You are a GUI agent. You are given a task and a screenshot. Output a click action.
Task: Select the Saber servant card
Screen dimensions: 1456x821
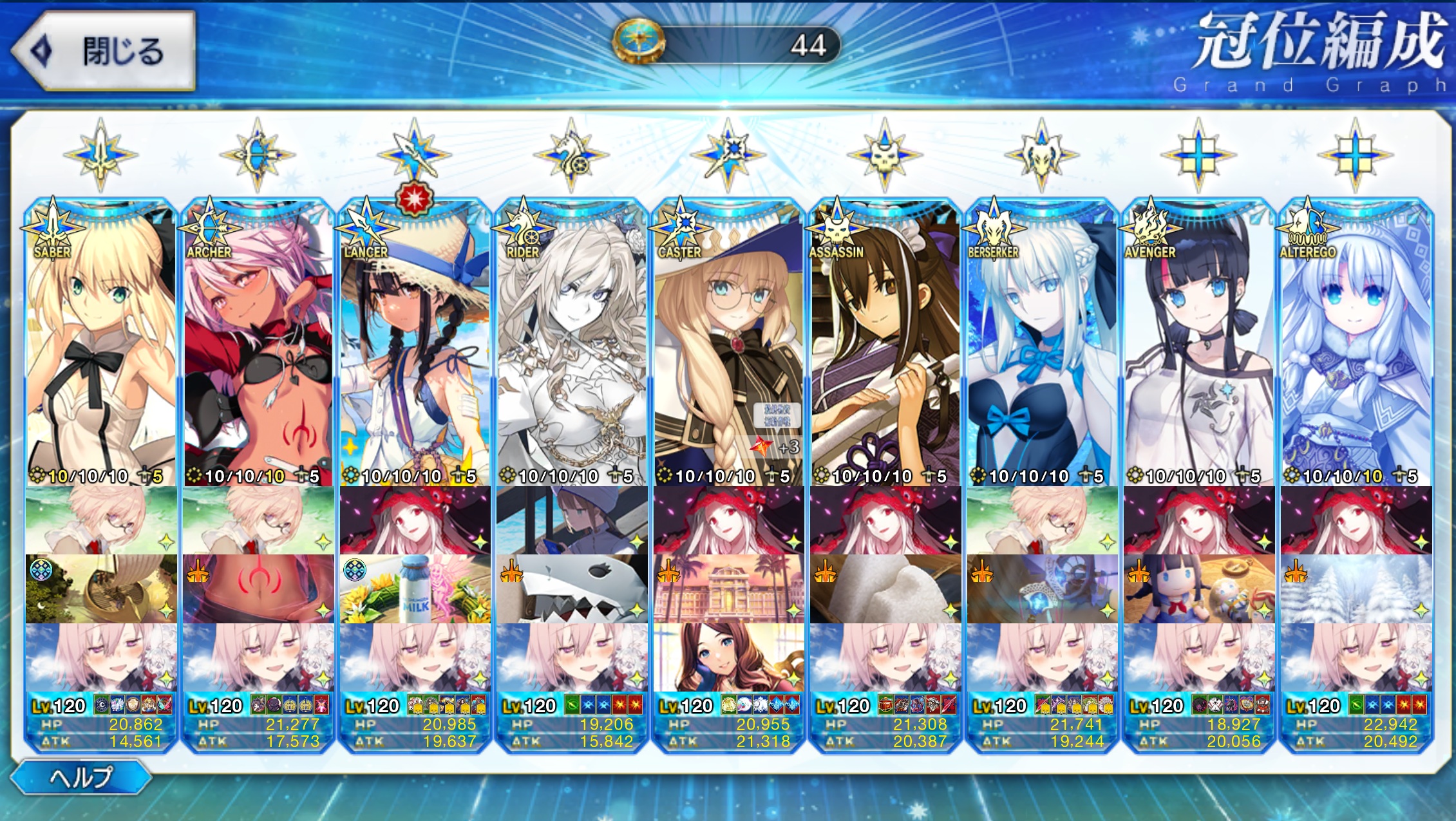101,348
